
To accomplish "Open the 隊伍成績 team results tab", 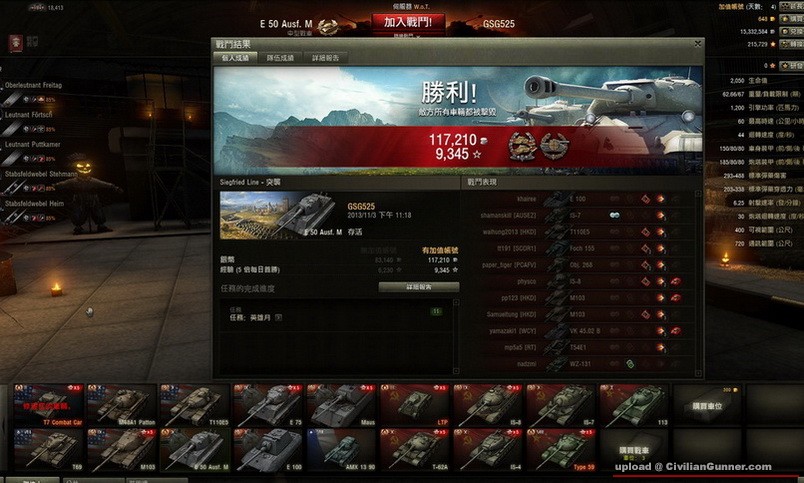I will coord(280,58).
